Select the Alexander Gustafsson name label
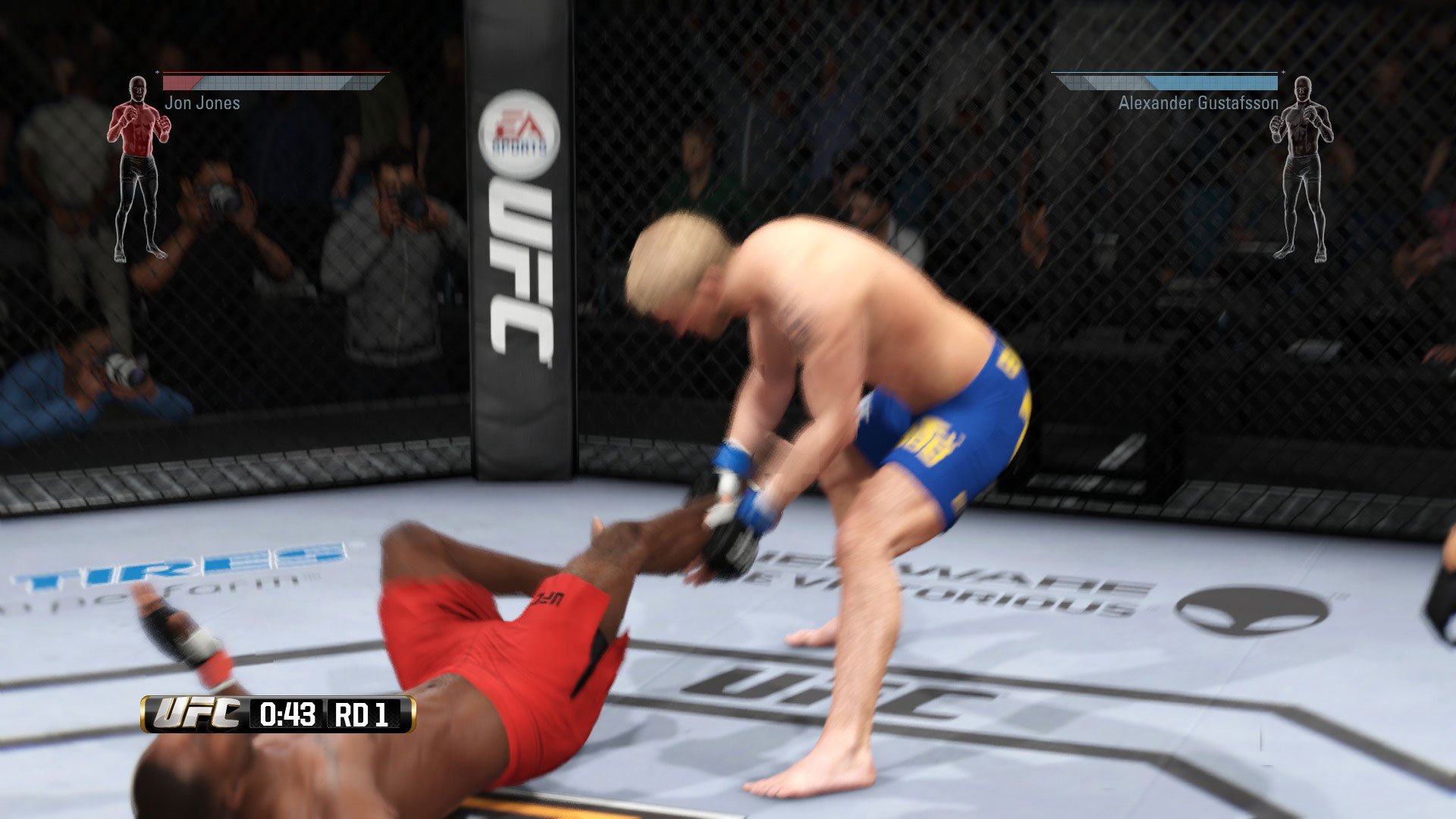1456x819 pixels. click(x=1198, y=103)
